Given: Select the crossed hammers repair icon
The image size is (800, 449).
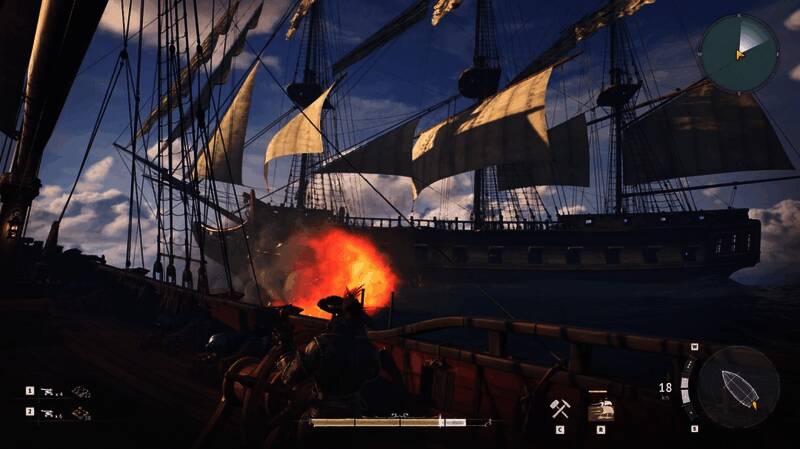Looking at the screenshot, I should (x=560, y=408).
